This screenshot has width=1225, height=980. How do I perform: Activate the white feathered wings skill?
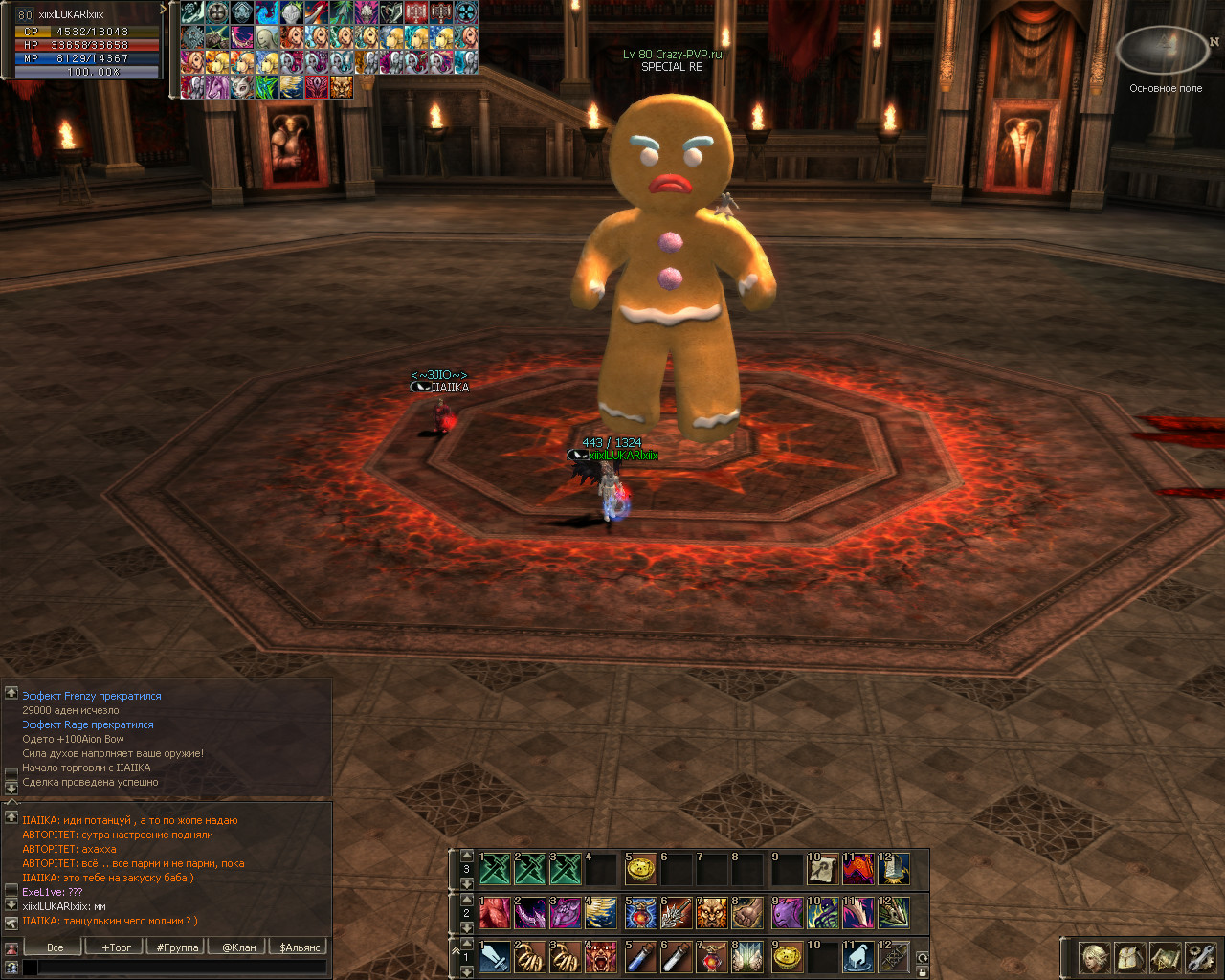point(748,956)
